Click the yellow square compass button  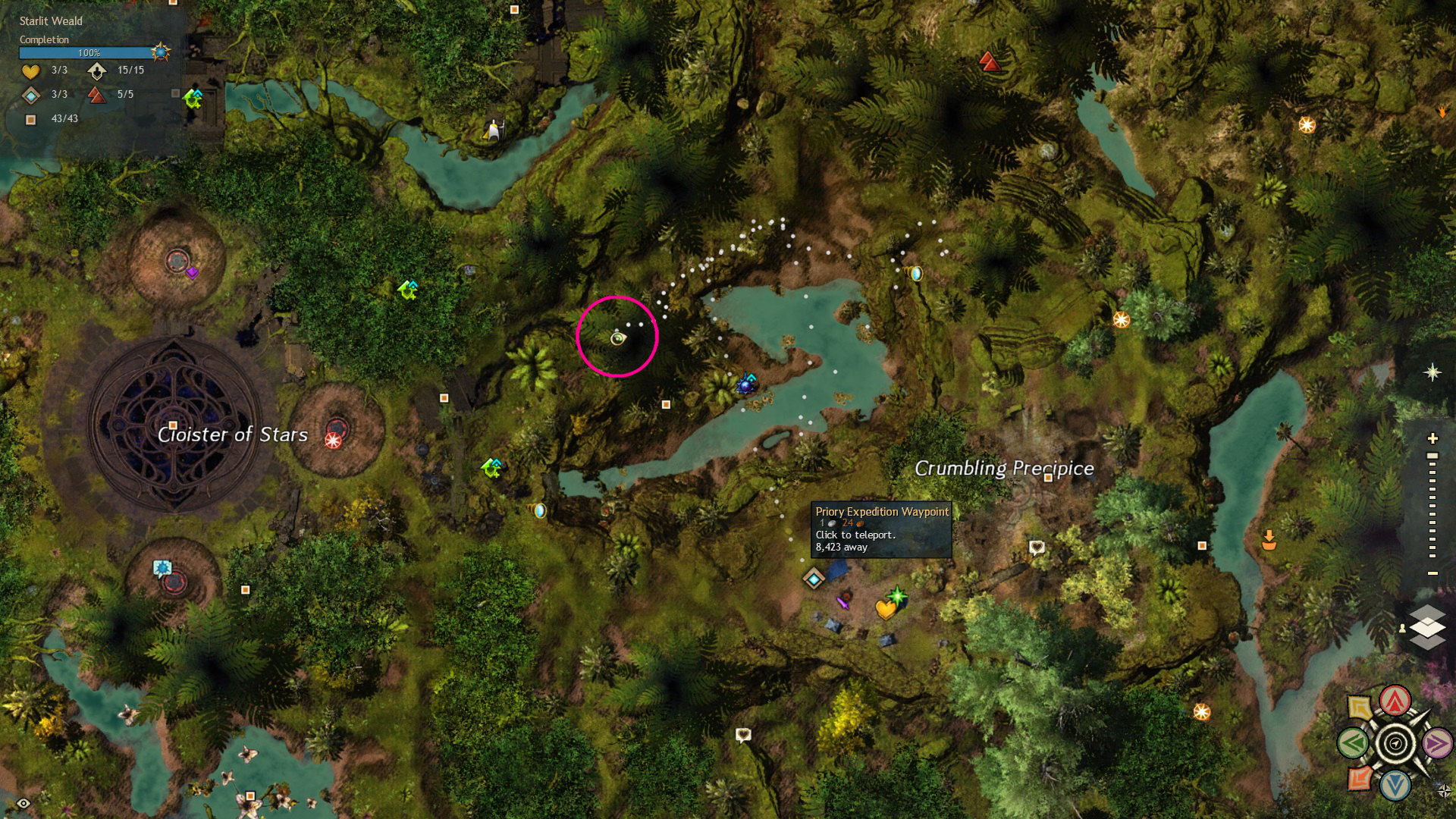[x=1360, y=708]
